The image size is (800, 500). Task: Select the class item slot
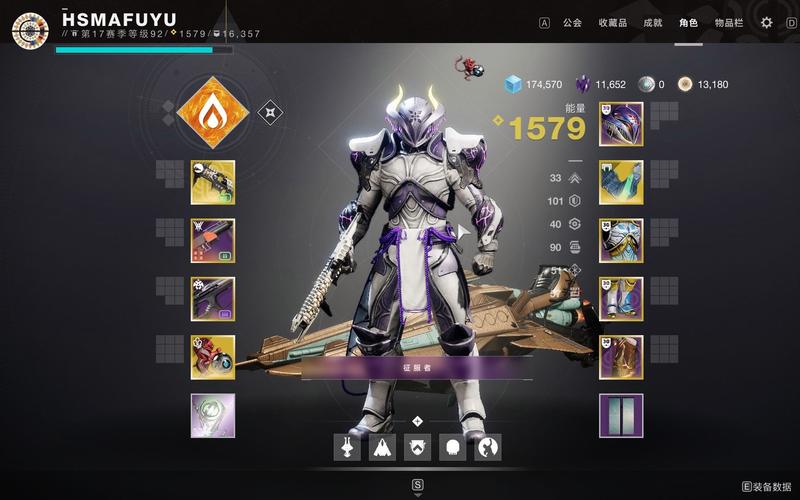pyautogui.click(x=621, y=357)
